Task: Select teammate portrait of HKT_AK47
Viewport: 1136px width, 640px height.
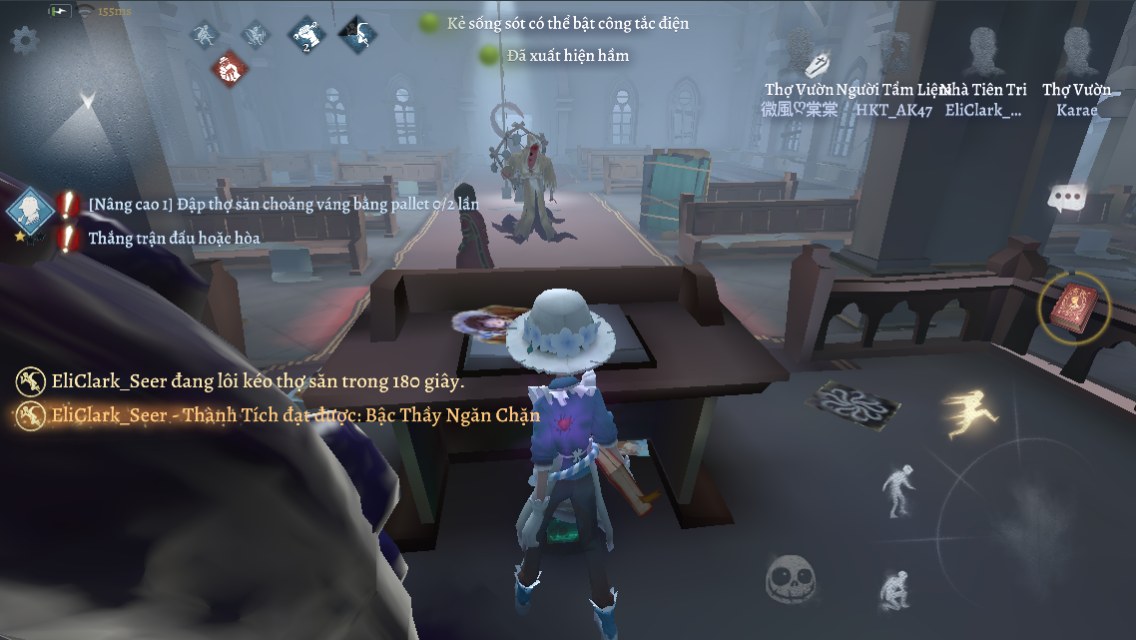Action: (893, 50)
